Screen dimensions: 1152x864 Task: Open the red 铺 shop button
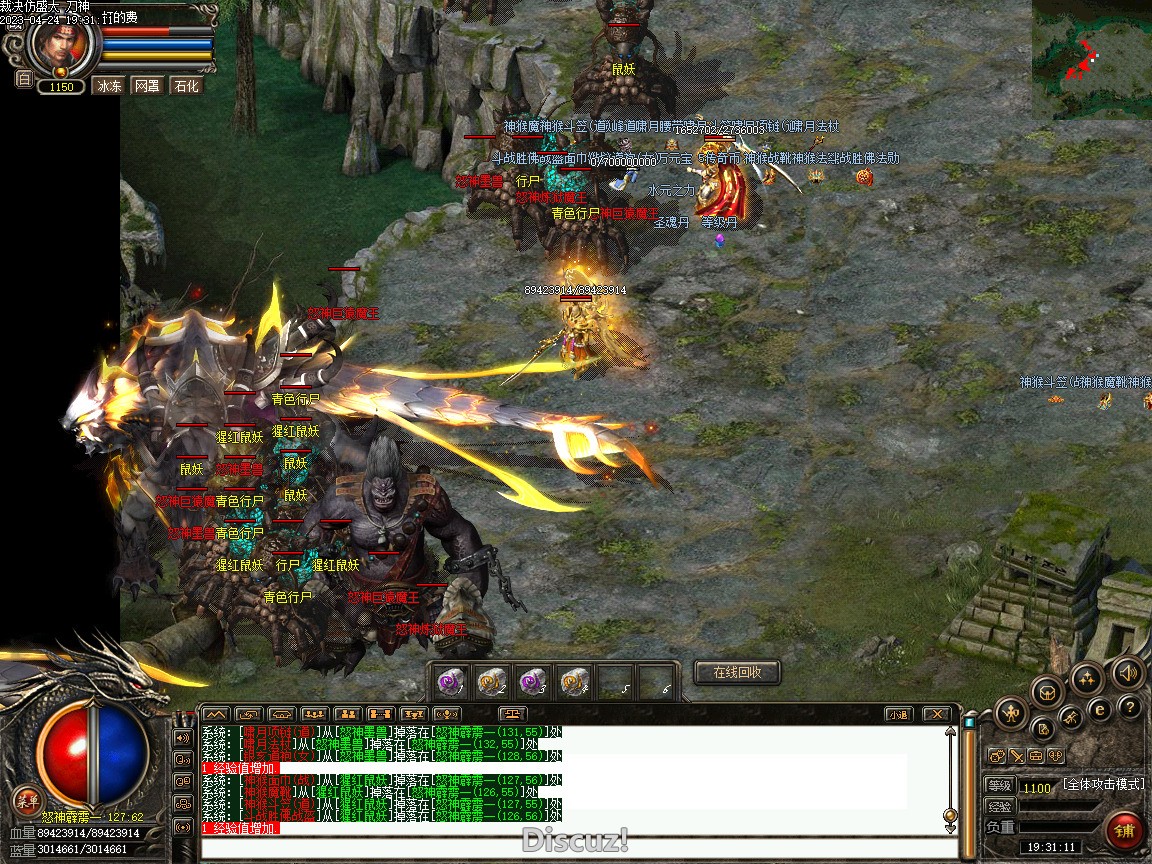(1125, 830)
